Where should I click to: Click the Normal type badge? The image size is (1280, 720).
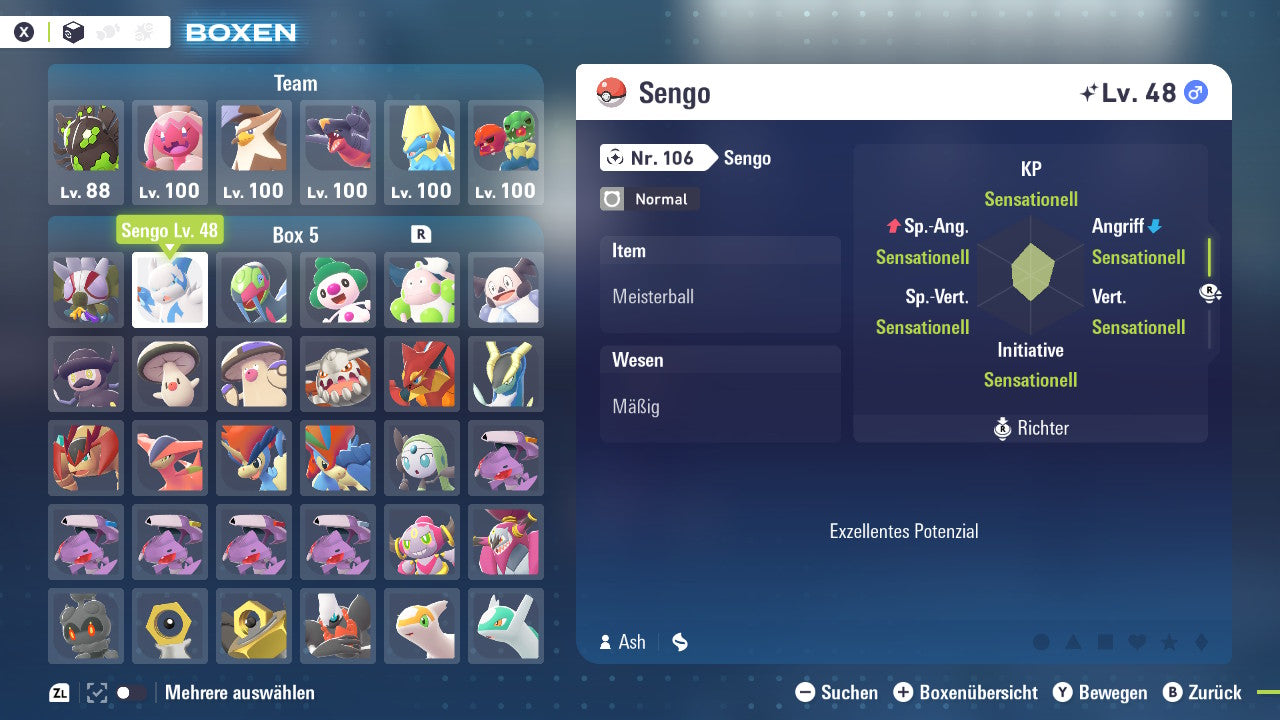[x=648, y=199]
